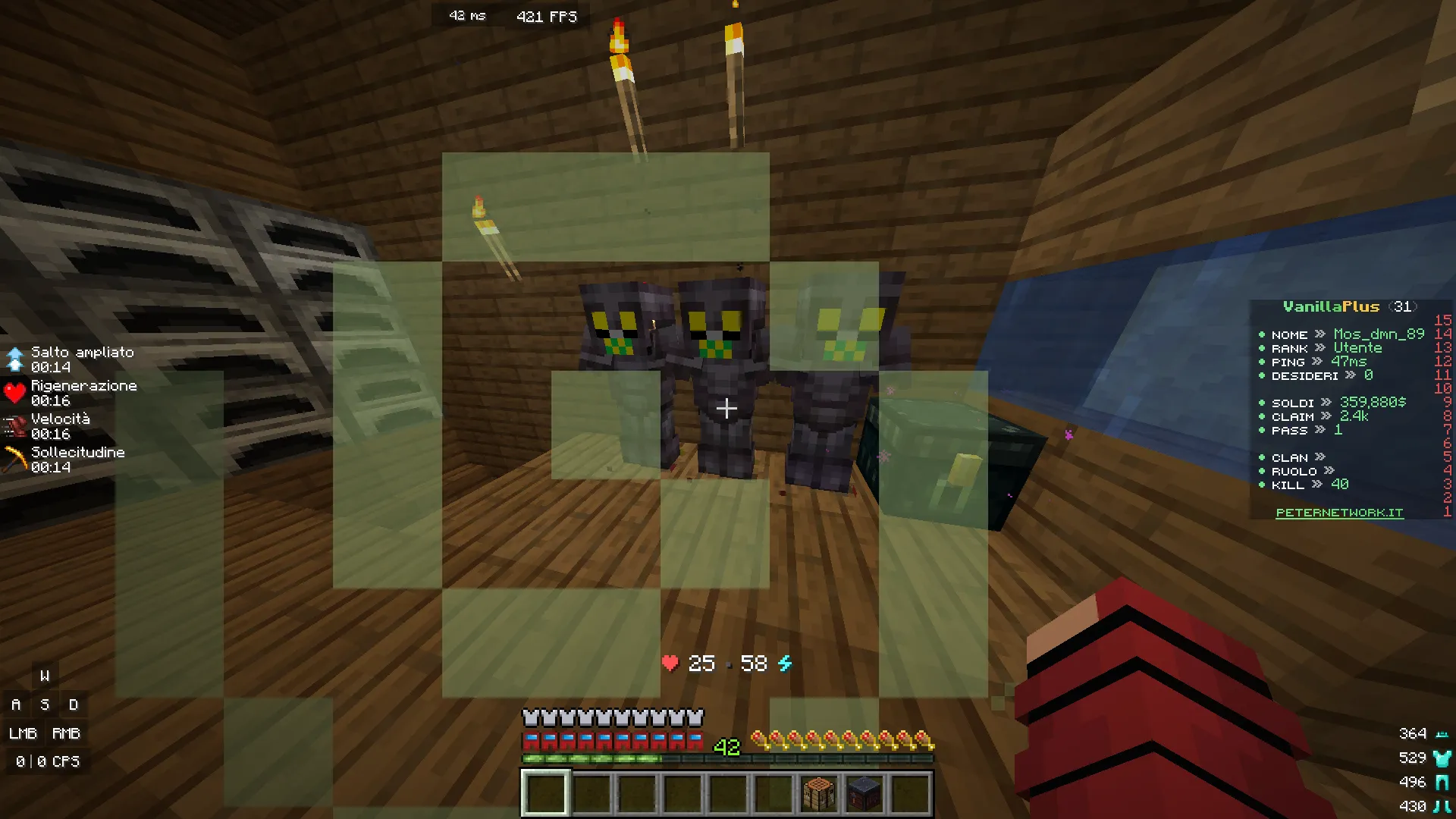The width and height of the screenshot is (1456, 819).
Task: Expand the SOLDI chevron in the scoreboard
Action: pyautogui.click(x=1326, y=403)
